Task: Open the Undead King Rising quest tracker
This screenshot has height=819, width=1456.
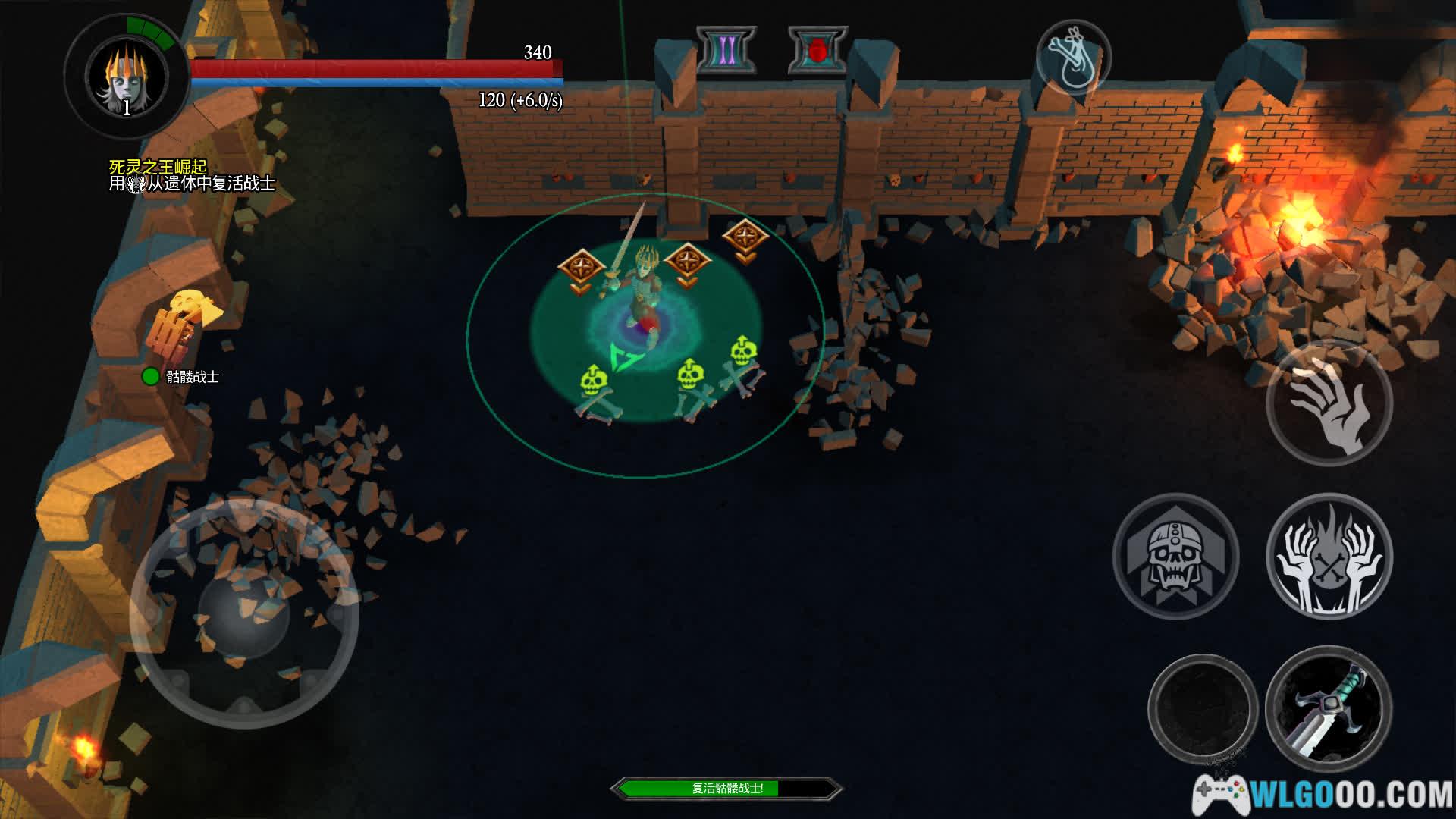Action: coord(158,167)
